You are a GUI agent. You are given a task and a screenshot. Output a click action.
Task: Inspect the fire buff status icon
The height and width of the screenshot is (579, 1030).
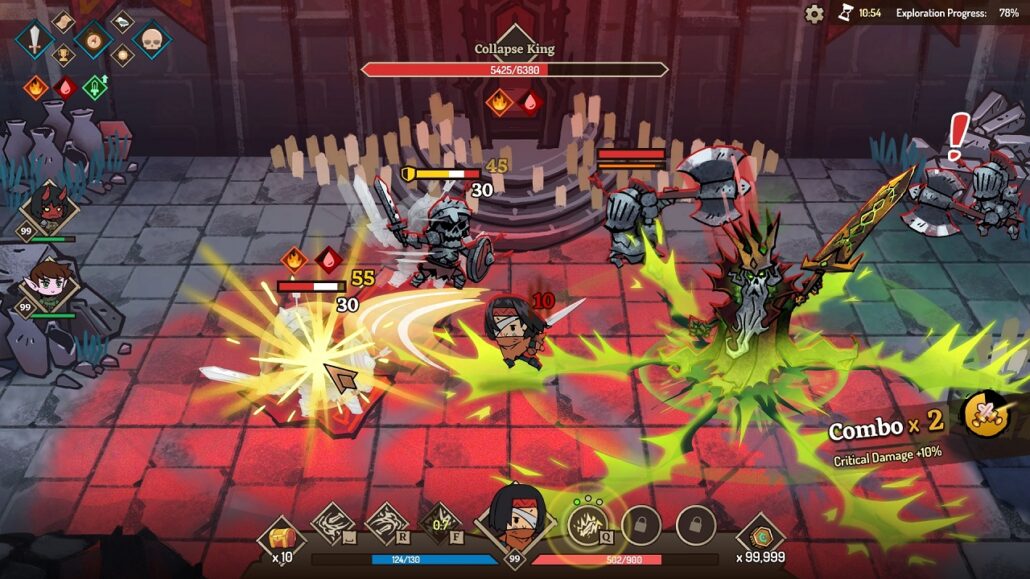(x=36, y=87)
